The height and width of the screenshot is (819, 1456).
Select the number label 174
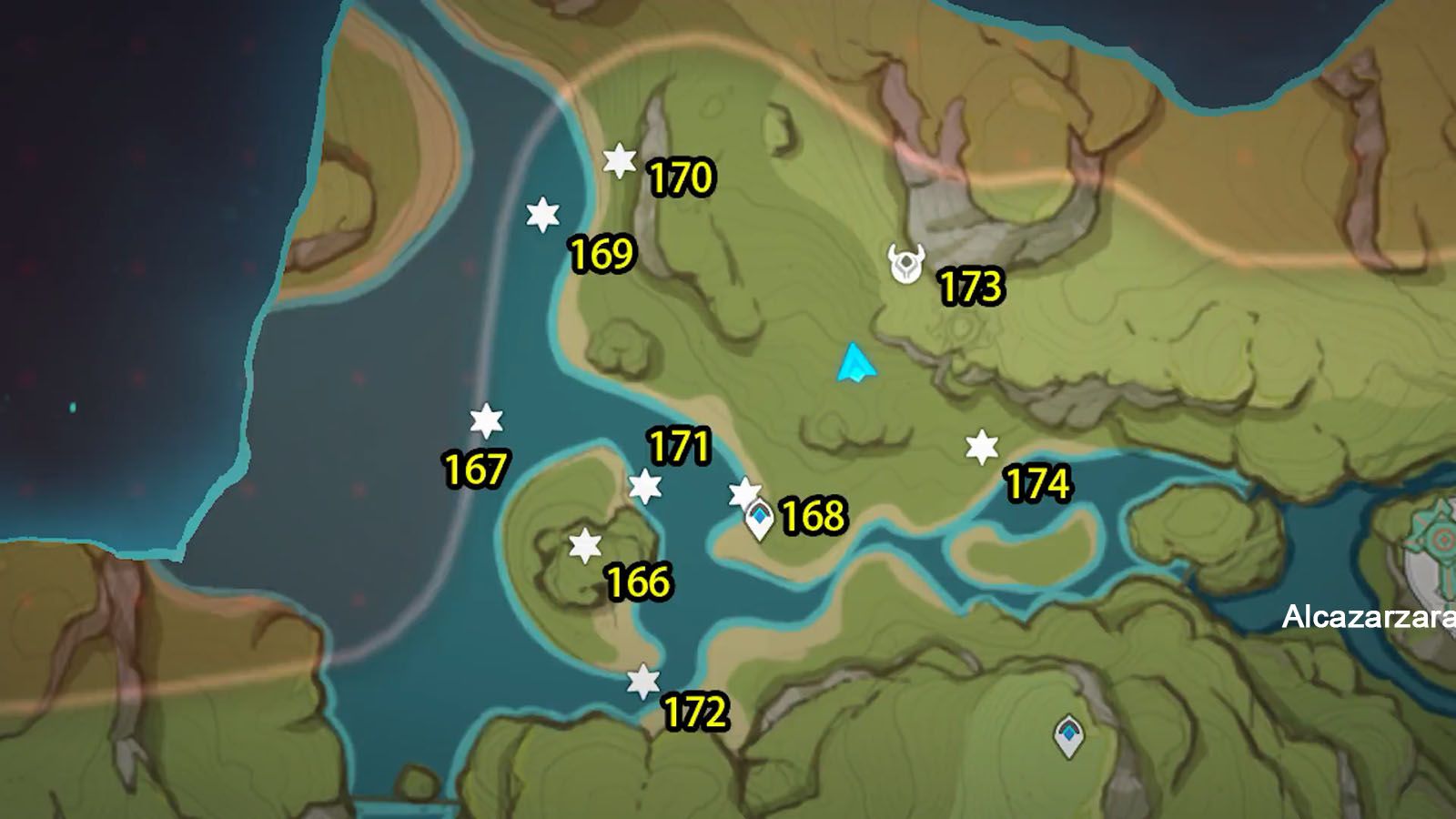[x=1039, y=484]
